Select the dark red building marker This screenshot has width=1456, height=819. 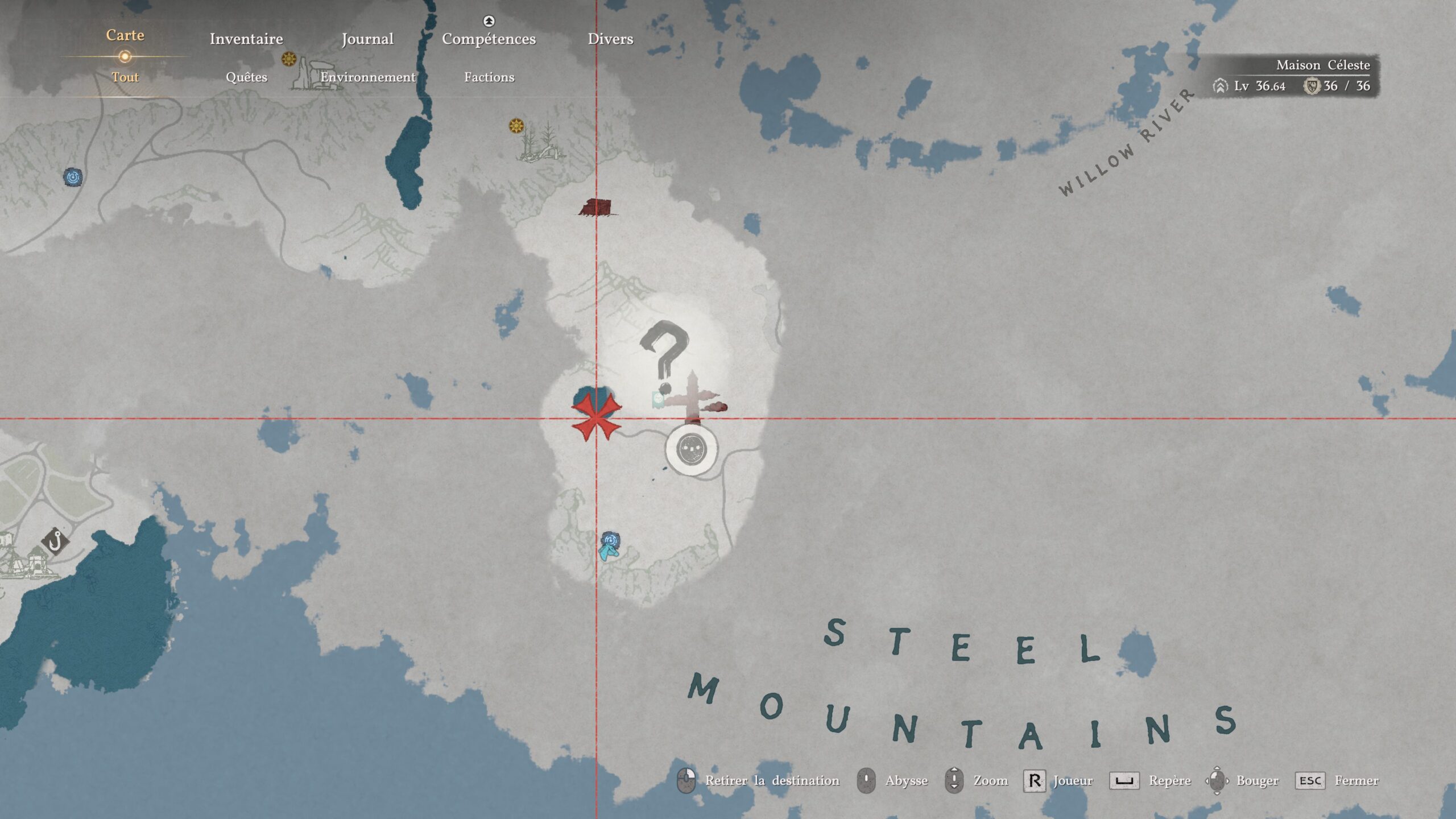tap(597, 208)
